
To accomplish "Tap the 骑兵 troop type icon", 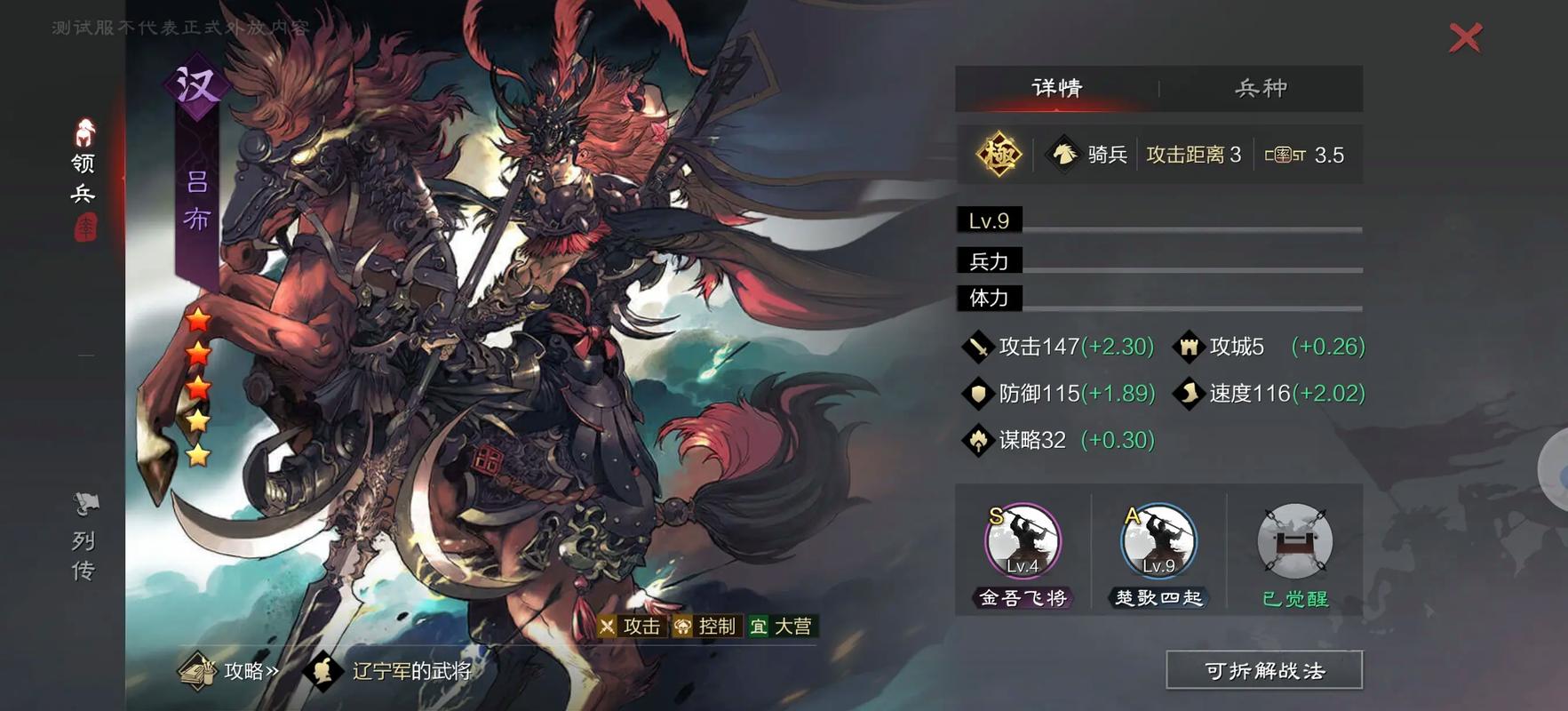I will tap(1064, 155).
